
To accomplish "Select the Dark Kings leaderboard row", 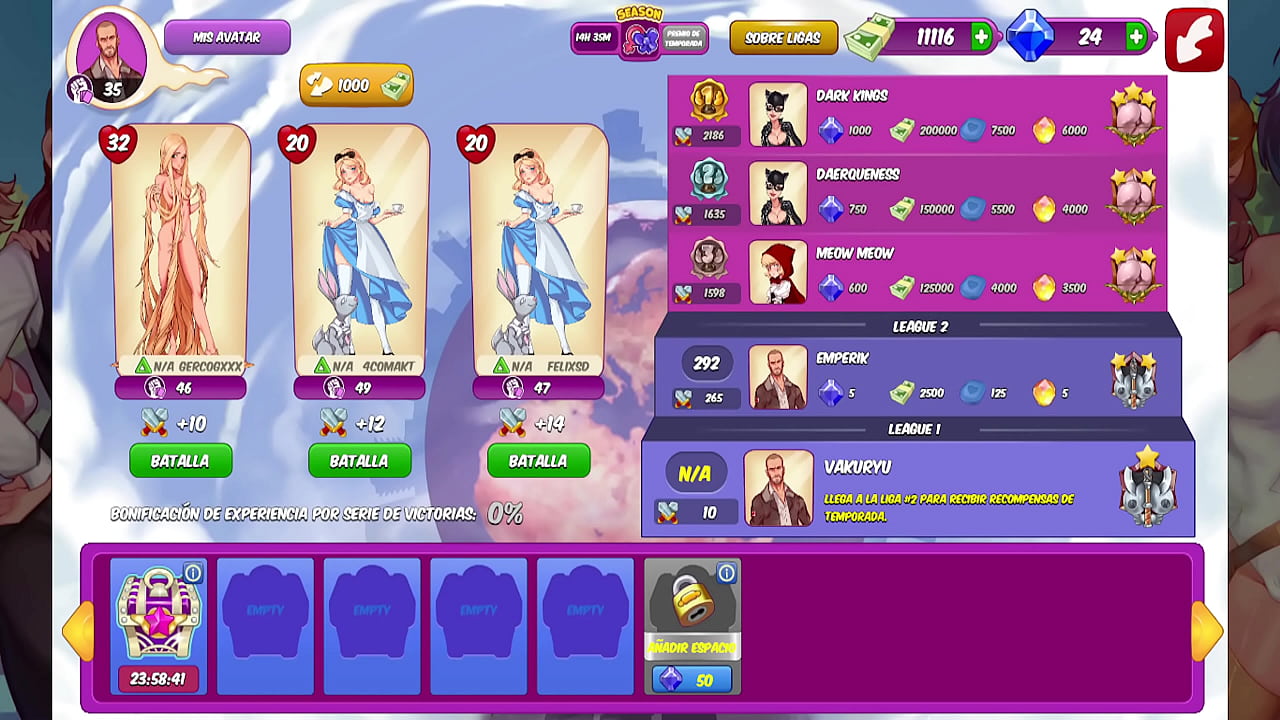I will tap(917, 115).
